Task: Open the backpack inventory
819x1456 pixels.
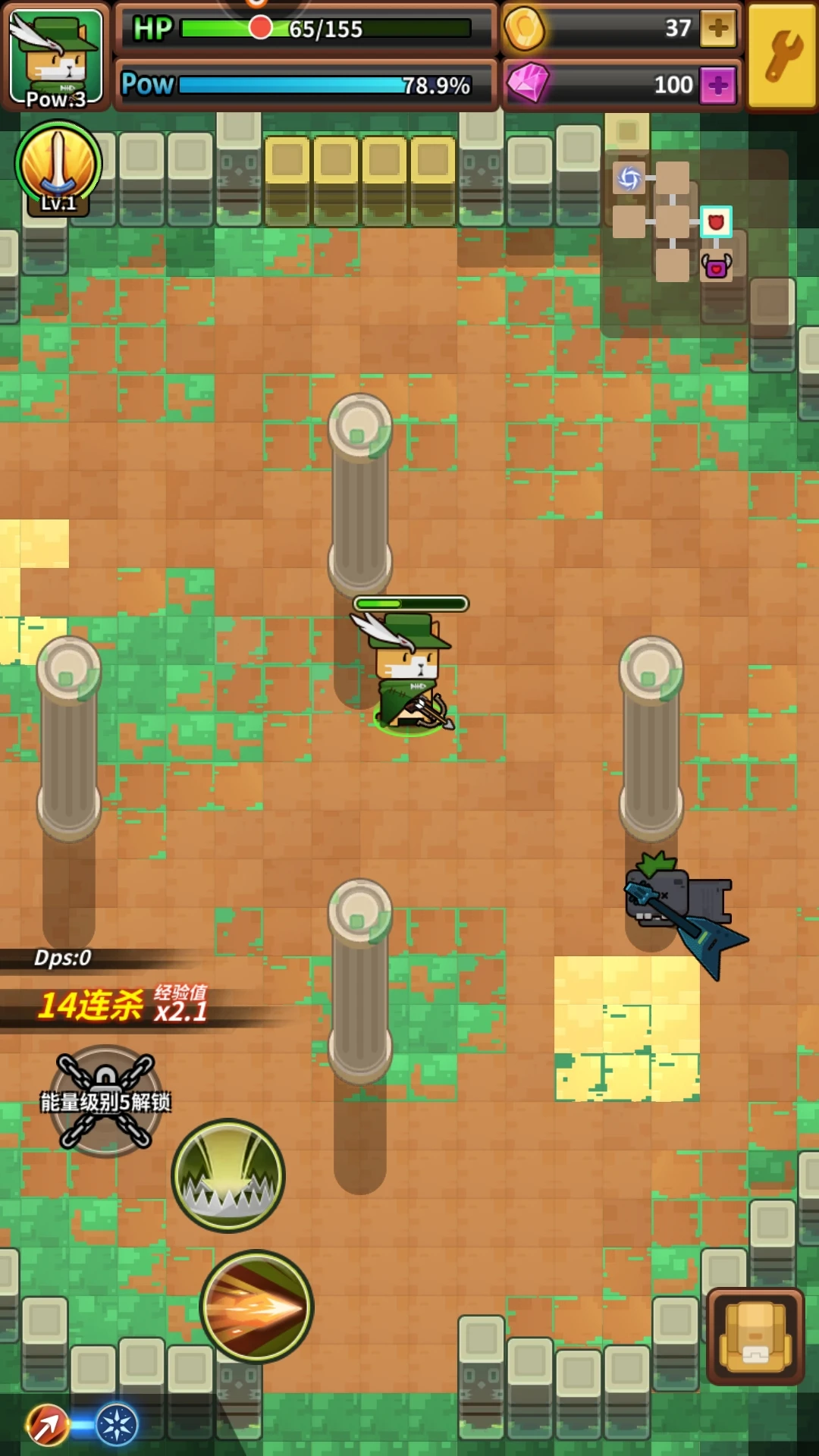Action: point(755,1336)
